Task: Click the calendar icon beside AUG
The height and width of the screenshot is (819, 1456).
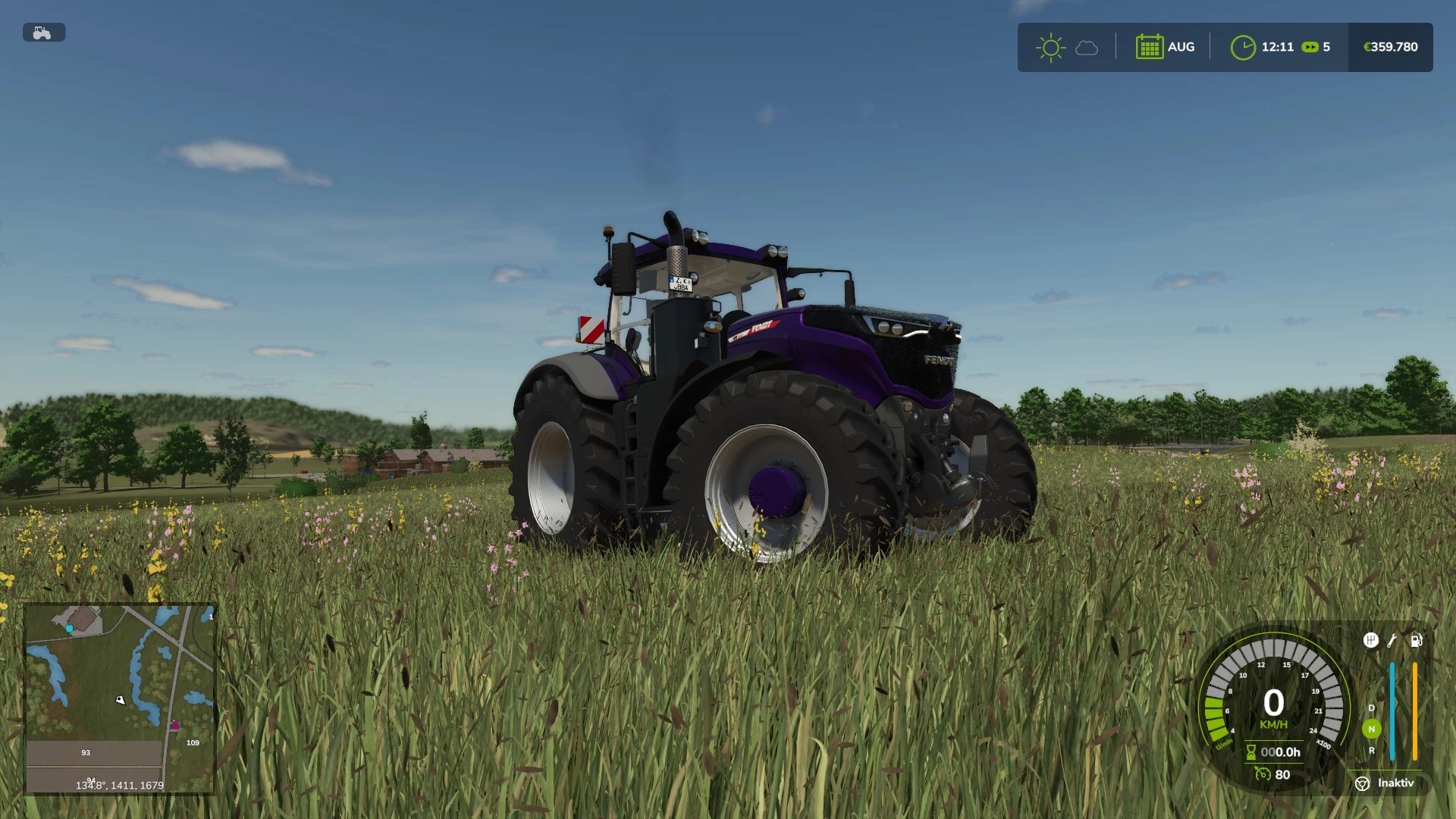Action: tap(1150, 46)
